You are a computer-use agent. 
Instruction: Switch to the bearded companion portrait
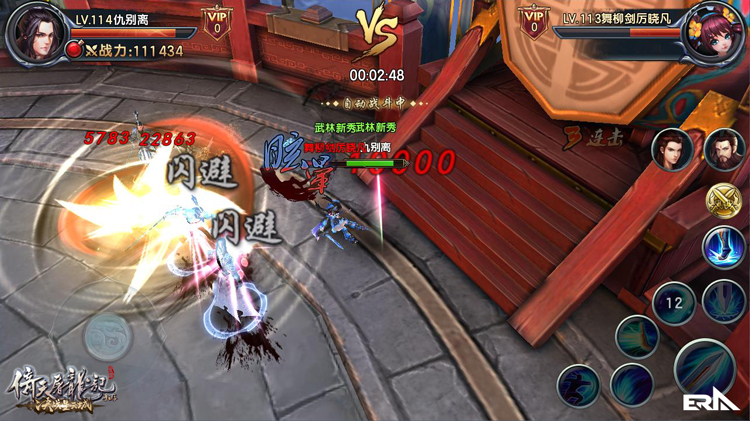723,151
